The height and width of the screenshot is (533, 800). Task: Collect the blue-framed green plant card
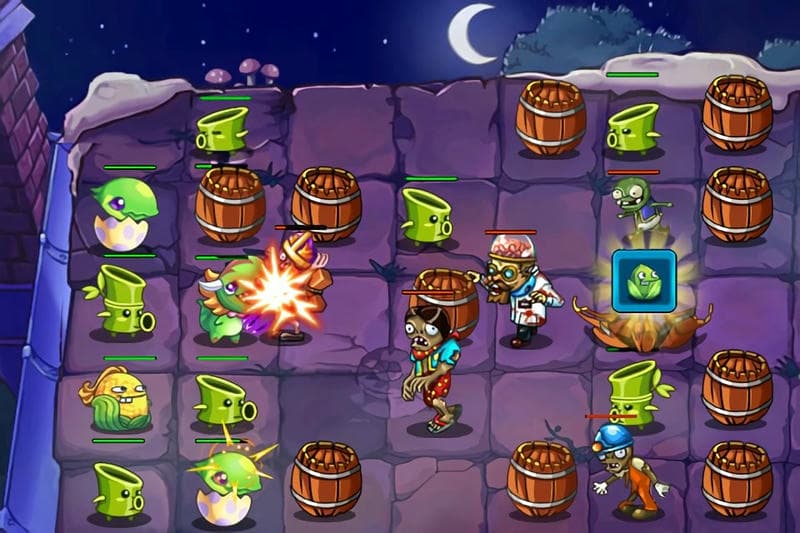click(x=644, y=281)
